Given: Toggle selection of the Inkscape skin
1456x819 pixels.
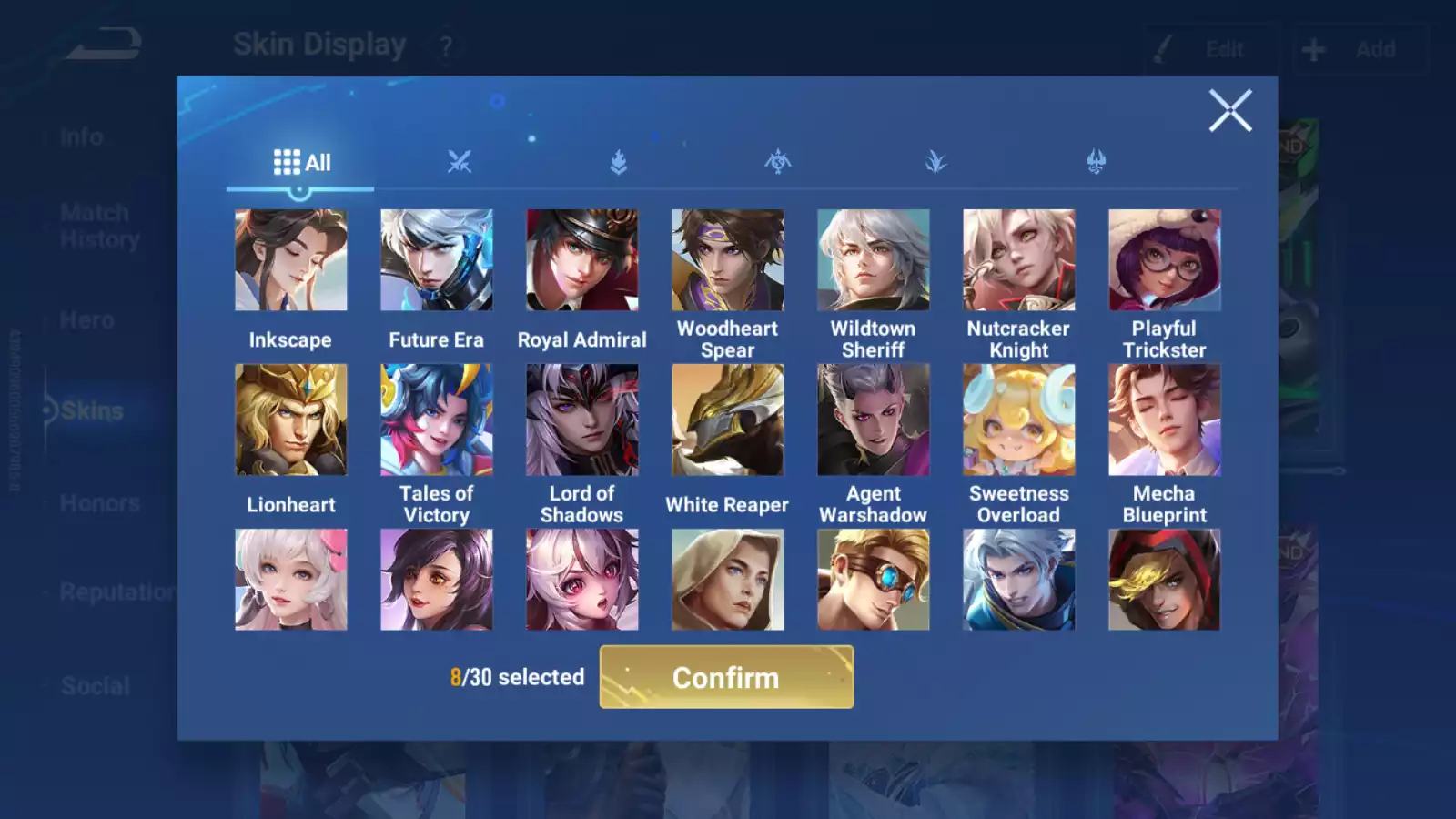Looking at the screenshot, I should 290,259.
